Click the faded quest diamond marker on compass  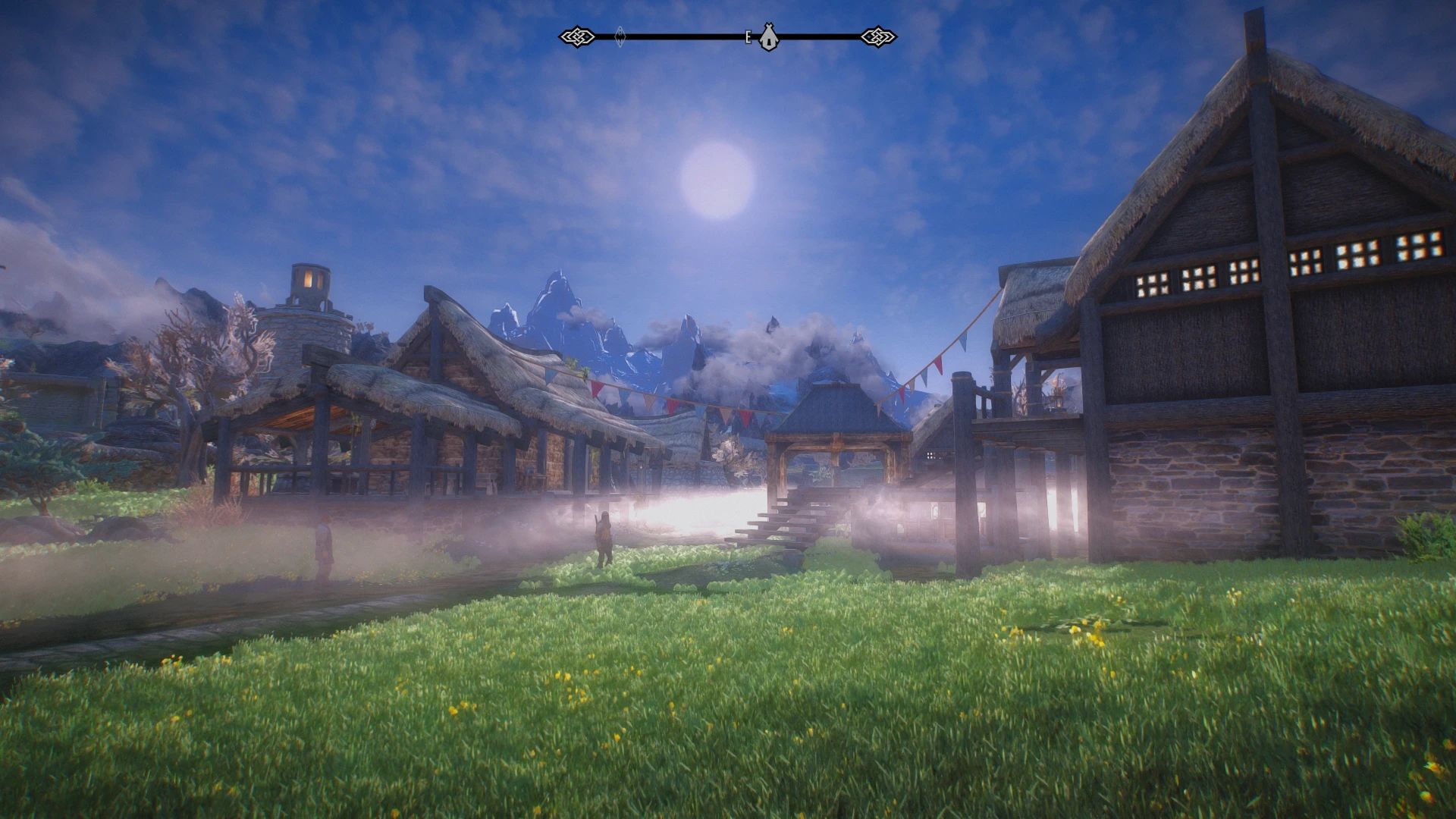620,35
